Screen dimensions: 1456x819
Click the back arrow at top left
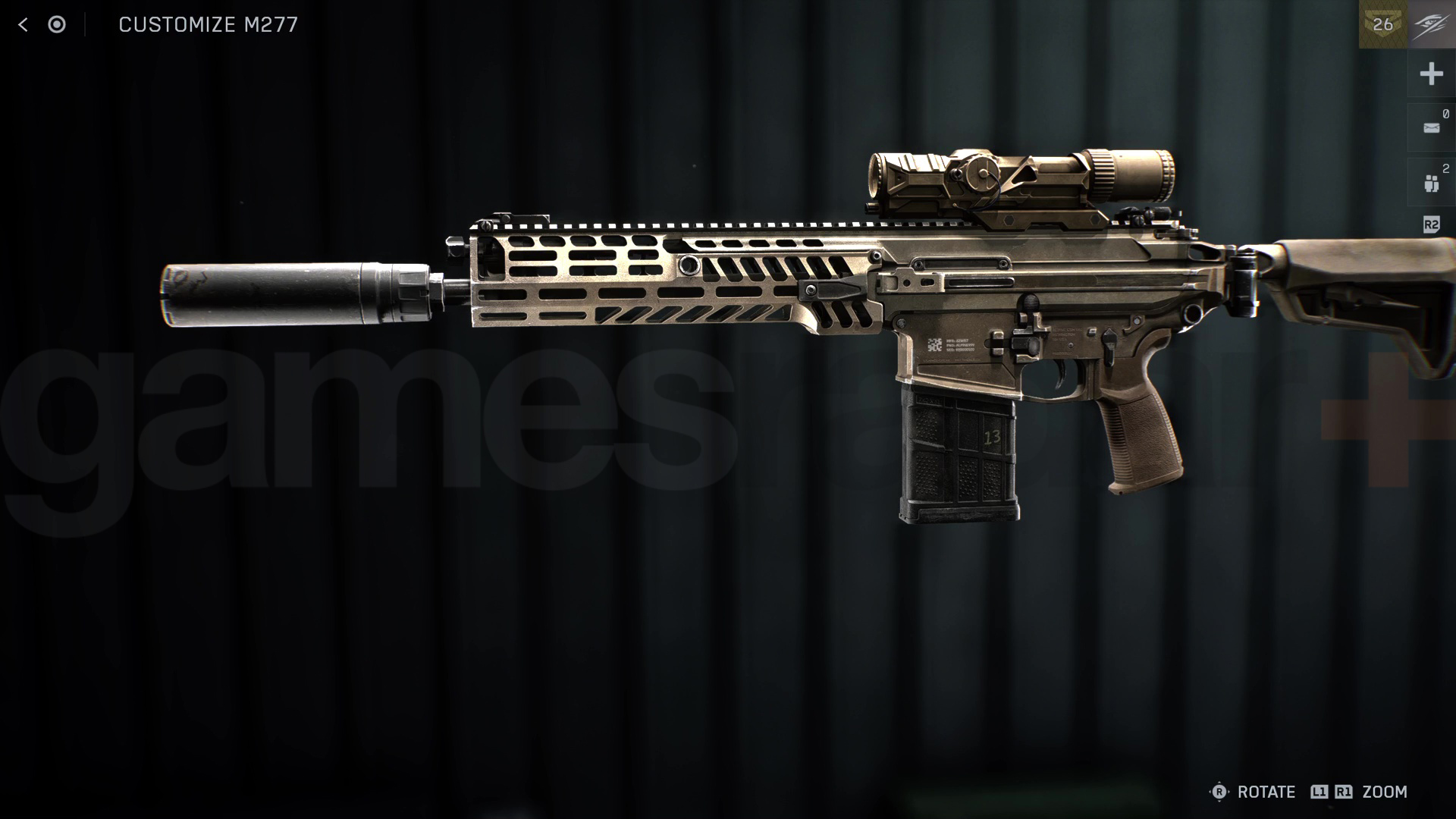25,25
